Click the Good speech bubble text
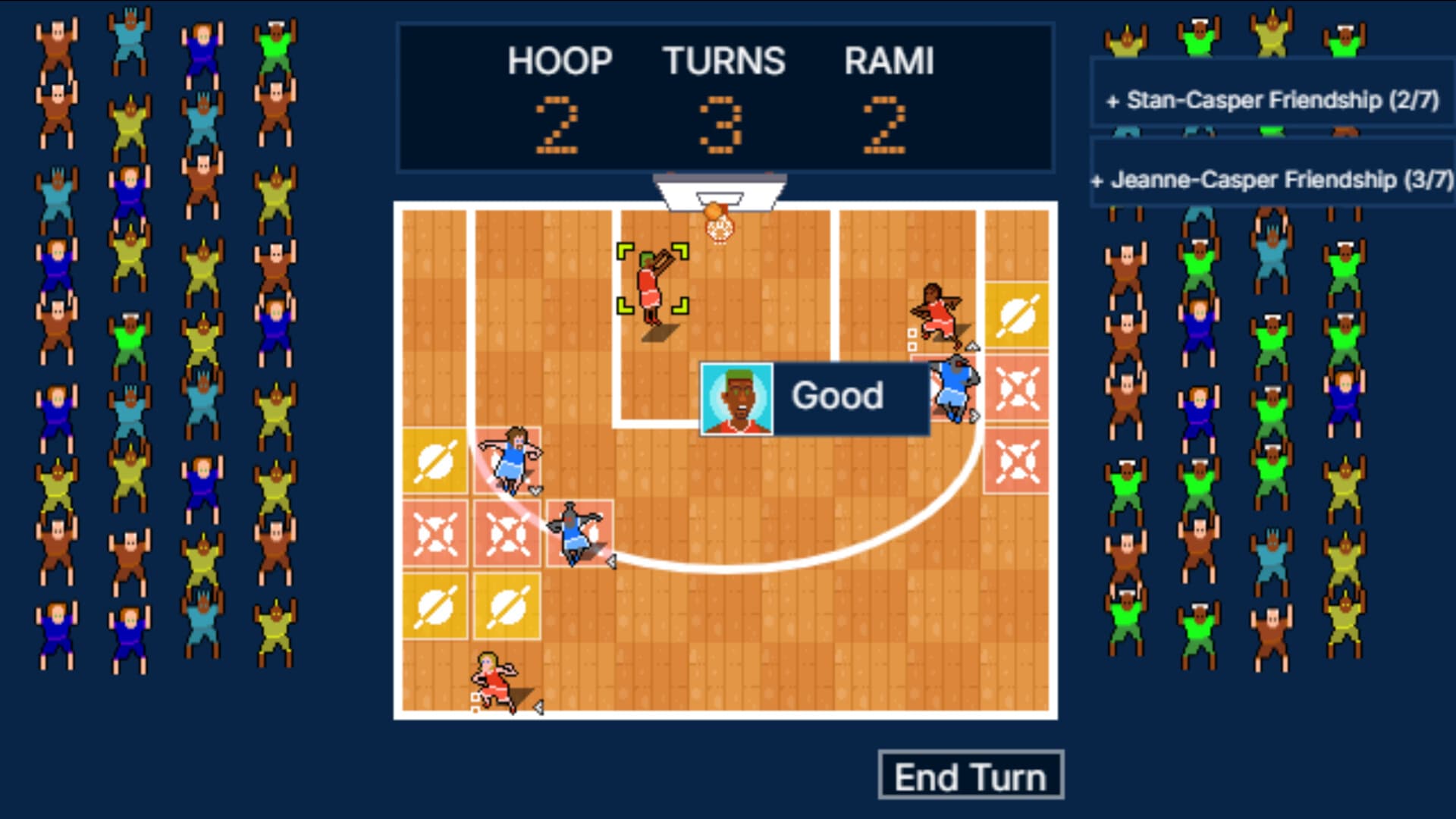Image resolution: width=1456 pixels, height=819 pixels. click(x=837, y=396)
